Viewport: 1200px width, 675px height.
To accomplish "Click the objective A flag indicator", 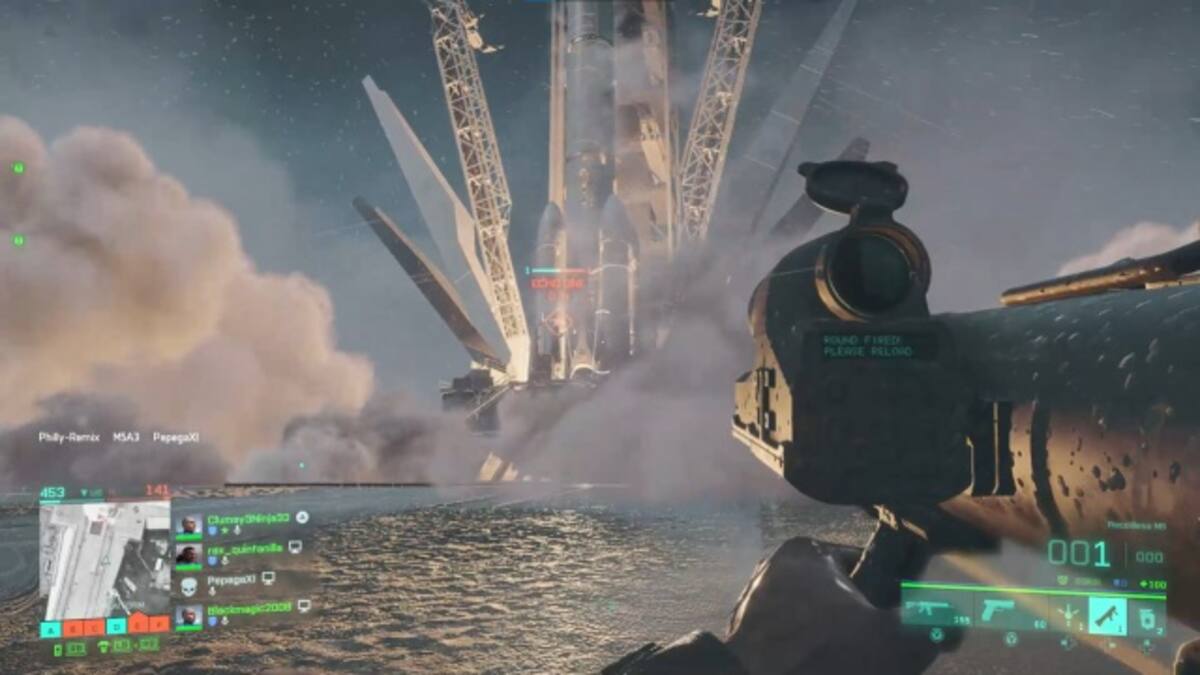I will 51,628.
